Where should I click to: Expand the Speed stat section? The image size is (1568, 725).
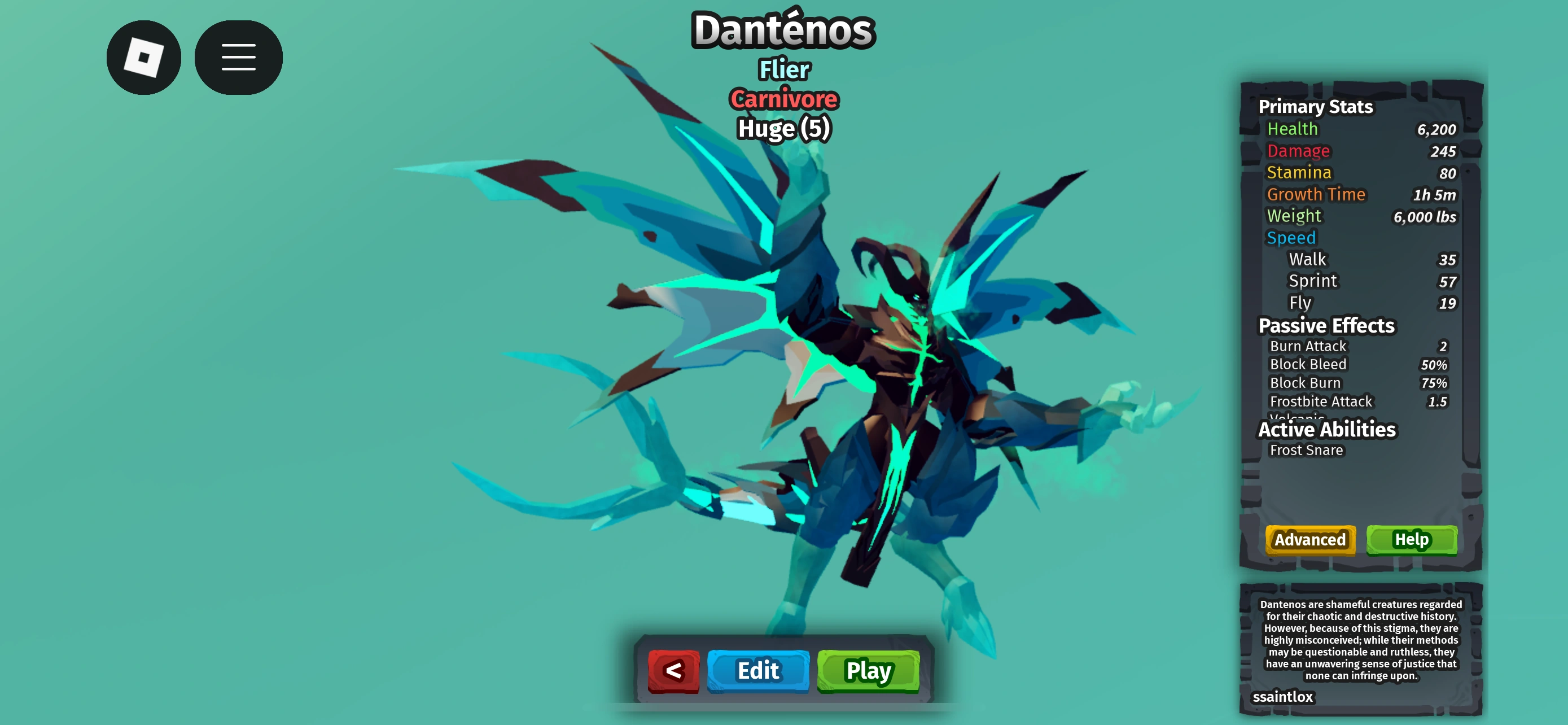click(x=1291, y=237)
